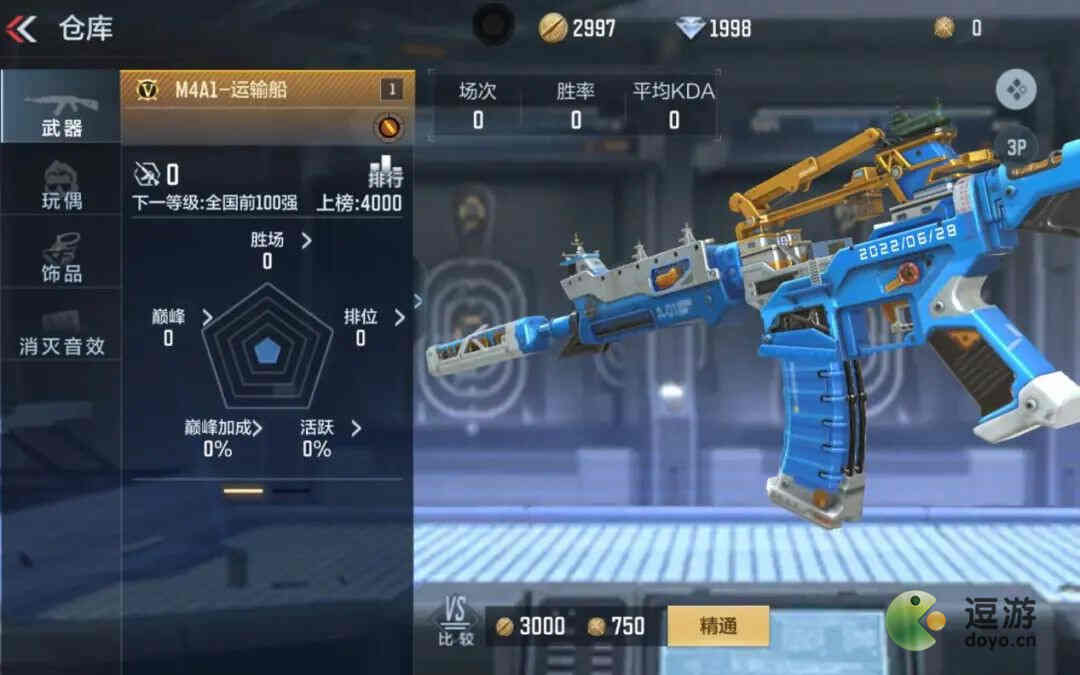1080x675 pixels.
Task: Click the four-dot view control icon
Action: click(x=1016, y=90)
